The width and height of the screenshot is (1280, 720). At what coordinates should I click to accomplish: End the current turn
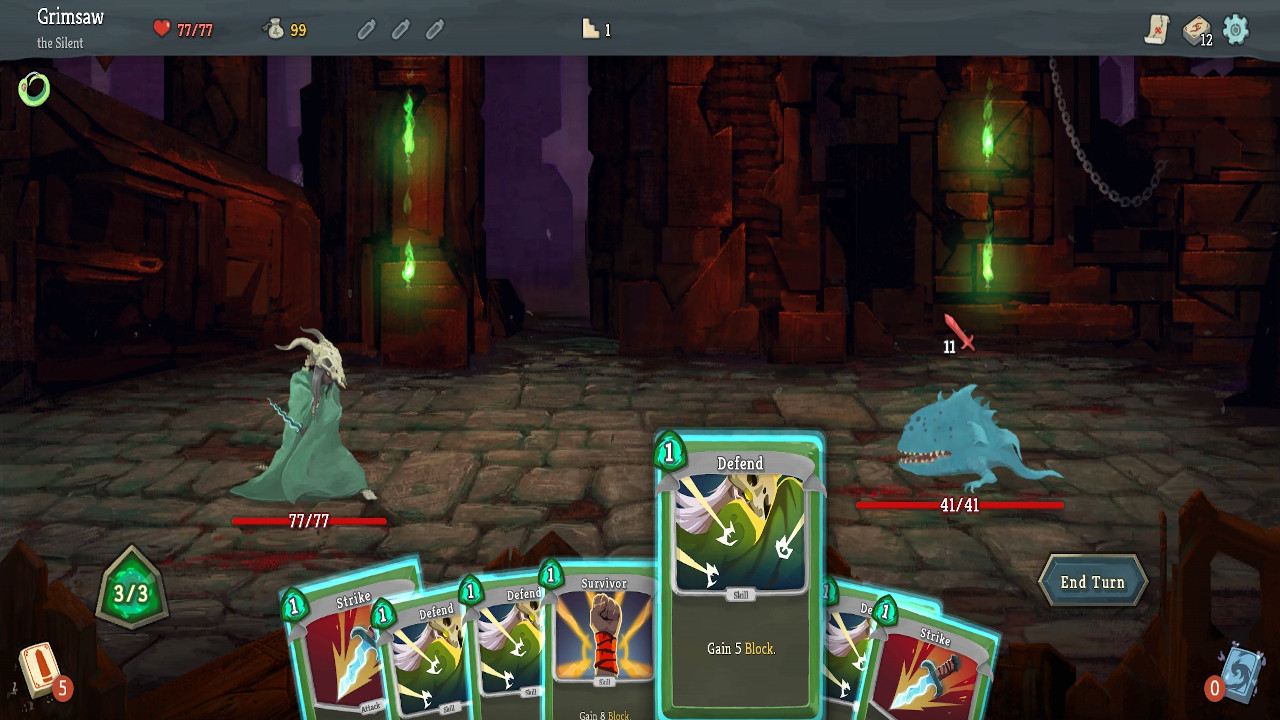(x=1092, y=582)
